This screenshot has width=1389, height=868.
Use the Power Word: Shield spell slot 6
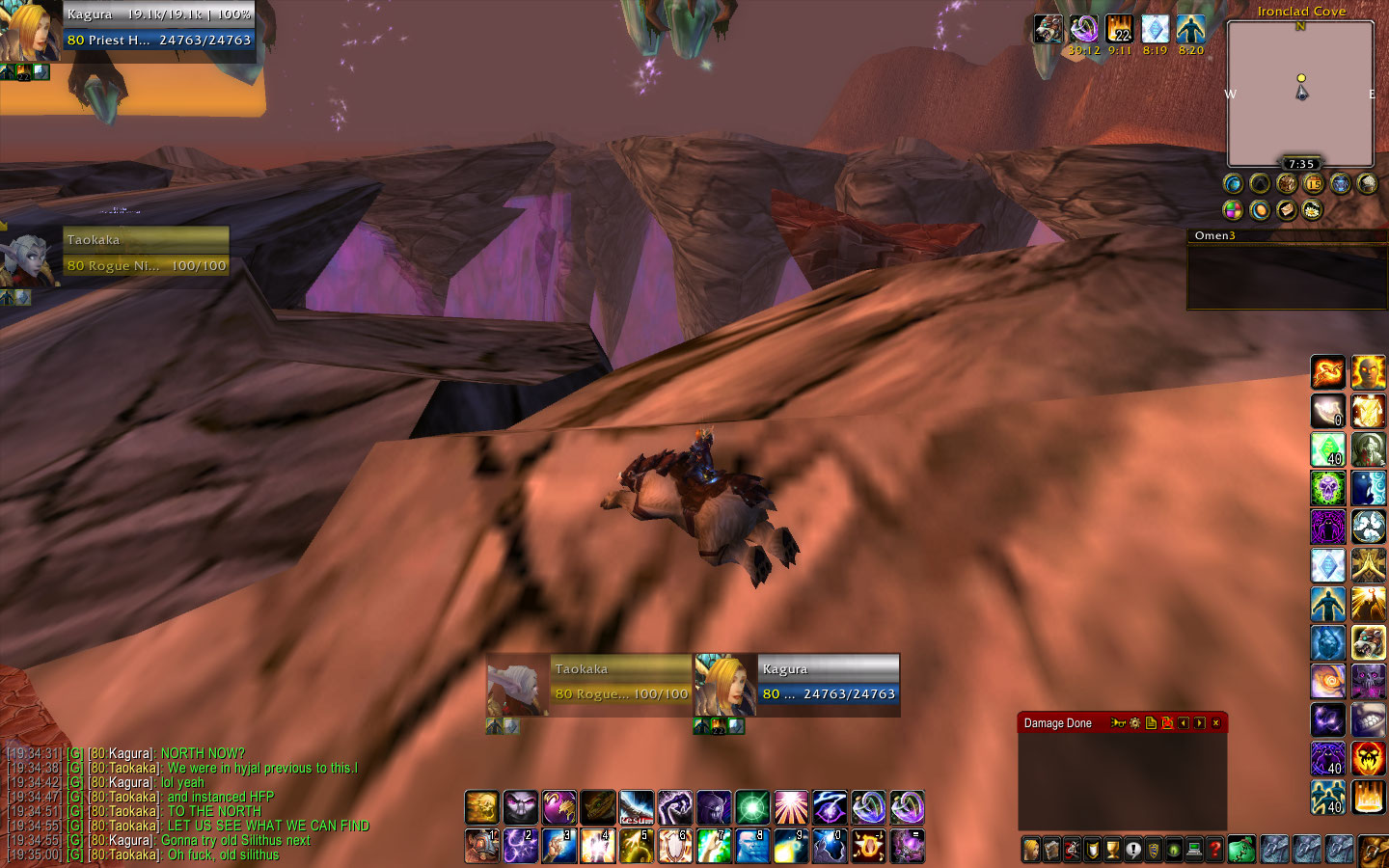coord(674,846)
